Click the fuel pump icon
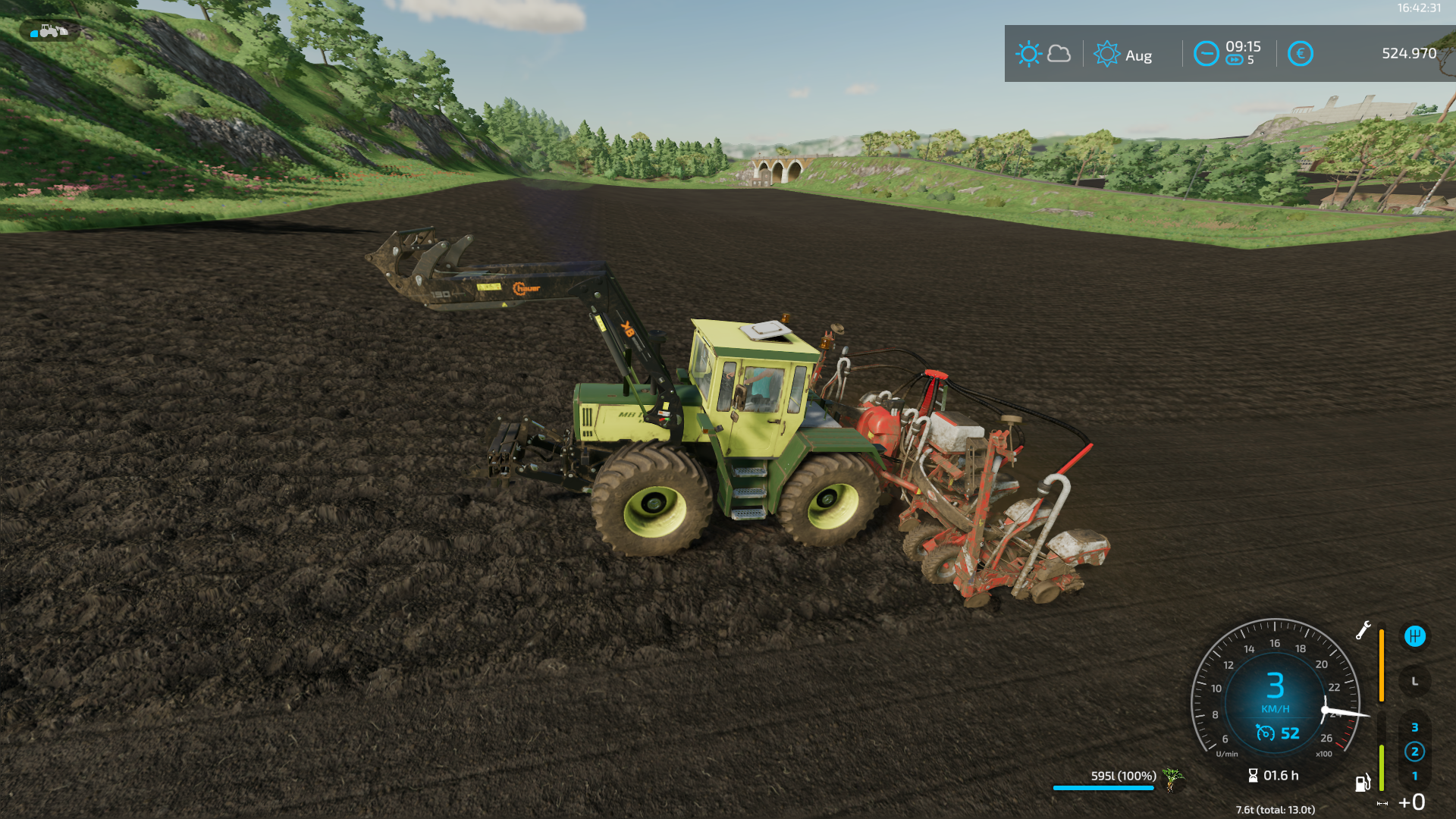 (x=1363, y=783)
